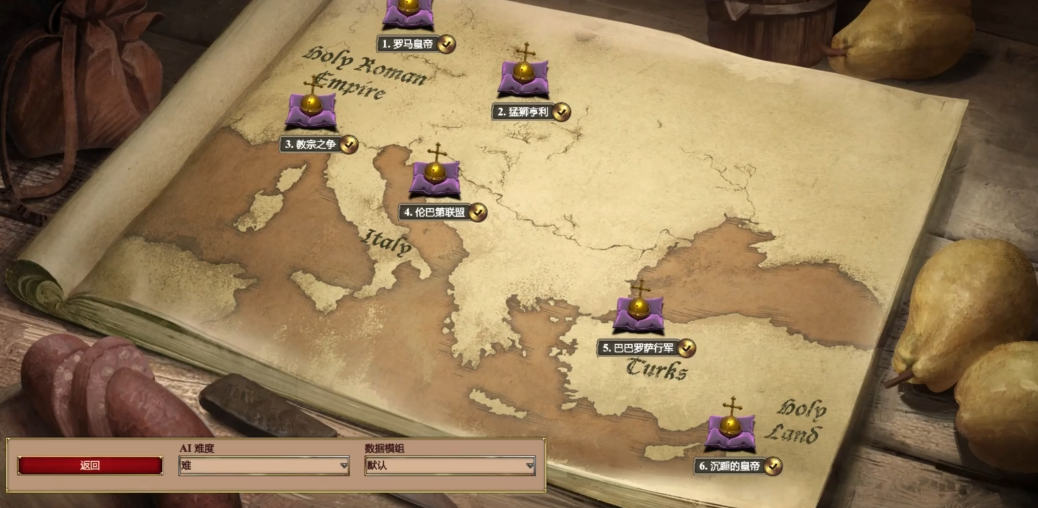Expand the 数据模组 data mod dropdown
This screenshot has height=508, width=1038.
pyautogui.click(x=450, y=466)
